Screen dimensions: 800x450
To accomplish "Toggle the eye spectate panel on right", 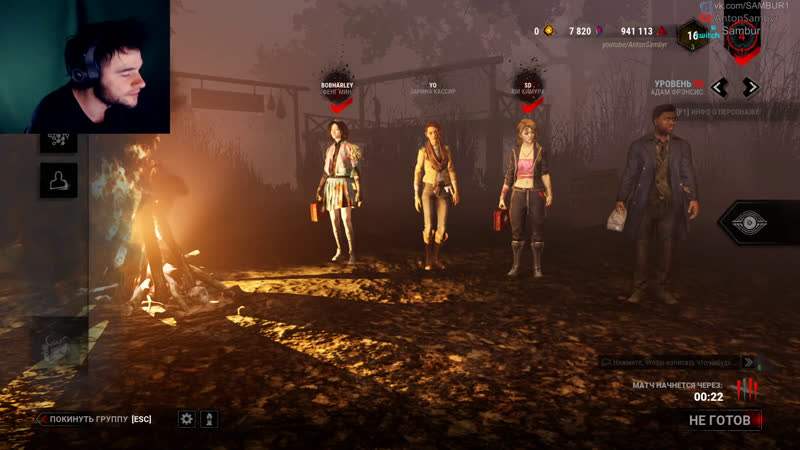I will [x=750, y=223].
